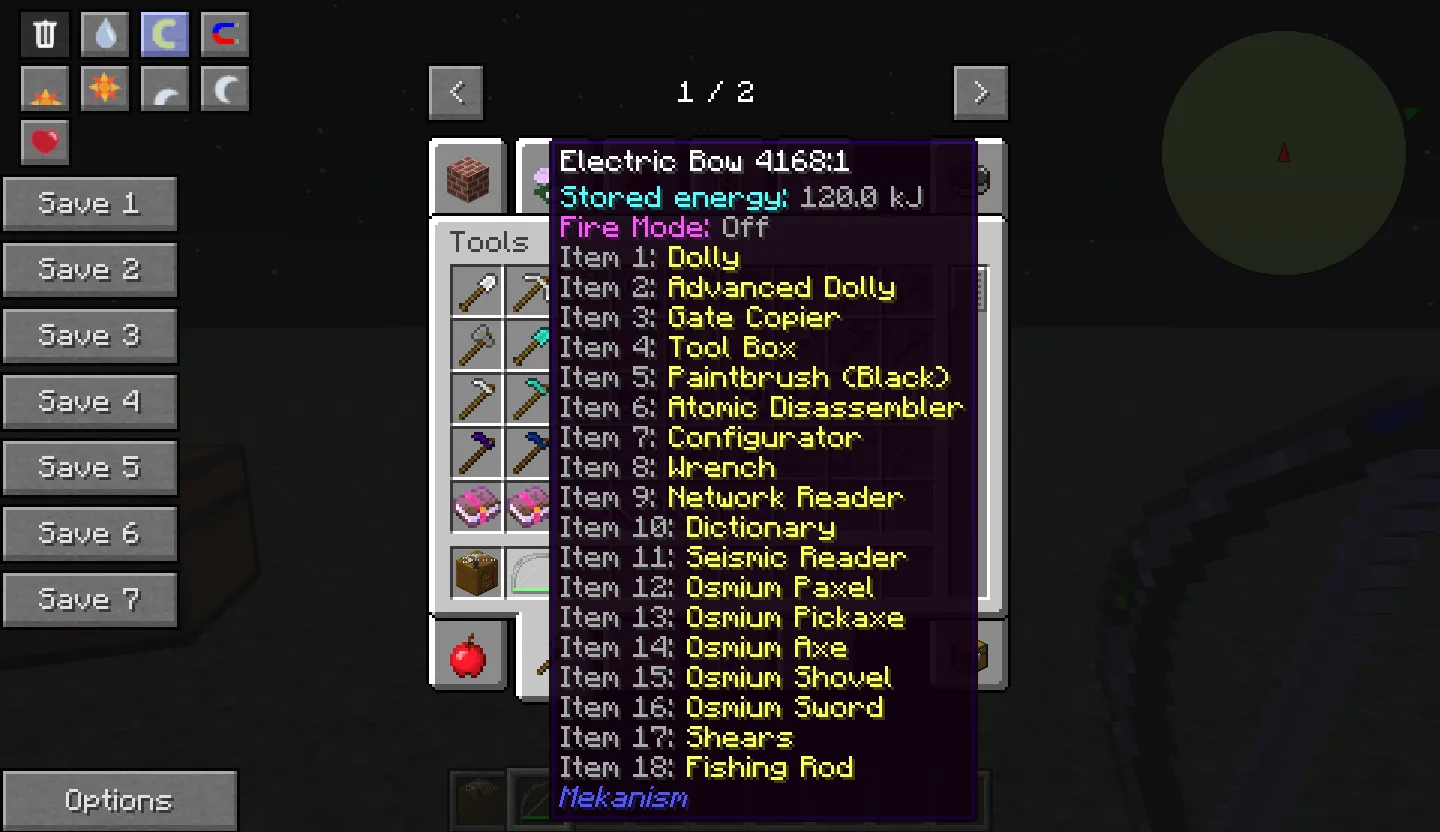This screenshot has height=832, width=1440.
Task: Toggle rain with the raindrop button
Action: (x=104, y=33)
